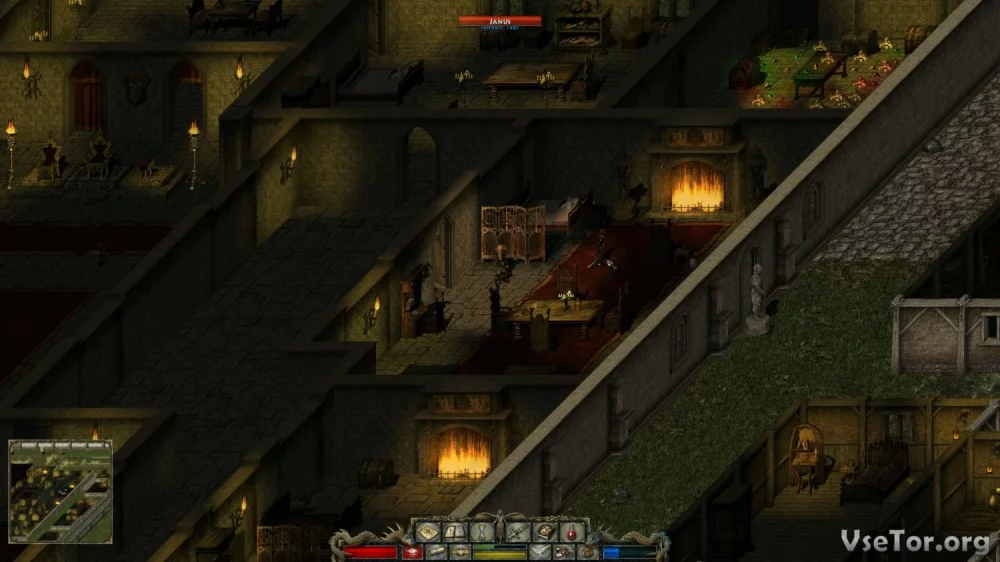Select the rolled scroll icon
Image resolution: width=1000 pixels, height=562 pixels.
coord(436,552)
